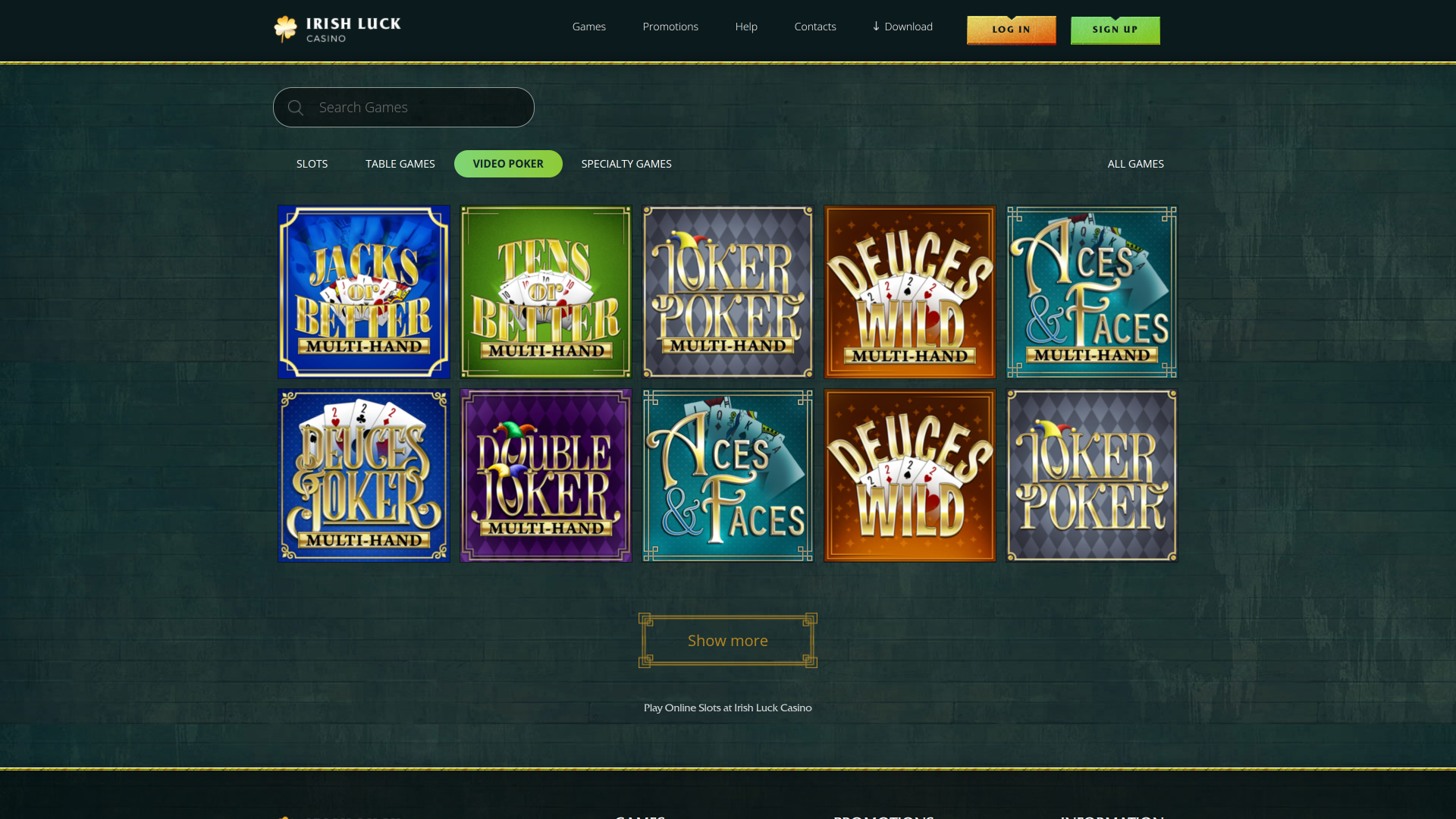Open the Contacts page
The image size is (1456, 819).
(815, 27)
